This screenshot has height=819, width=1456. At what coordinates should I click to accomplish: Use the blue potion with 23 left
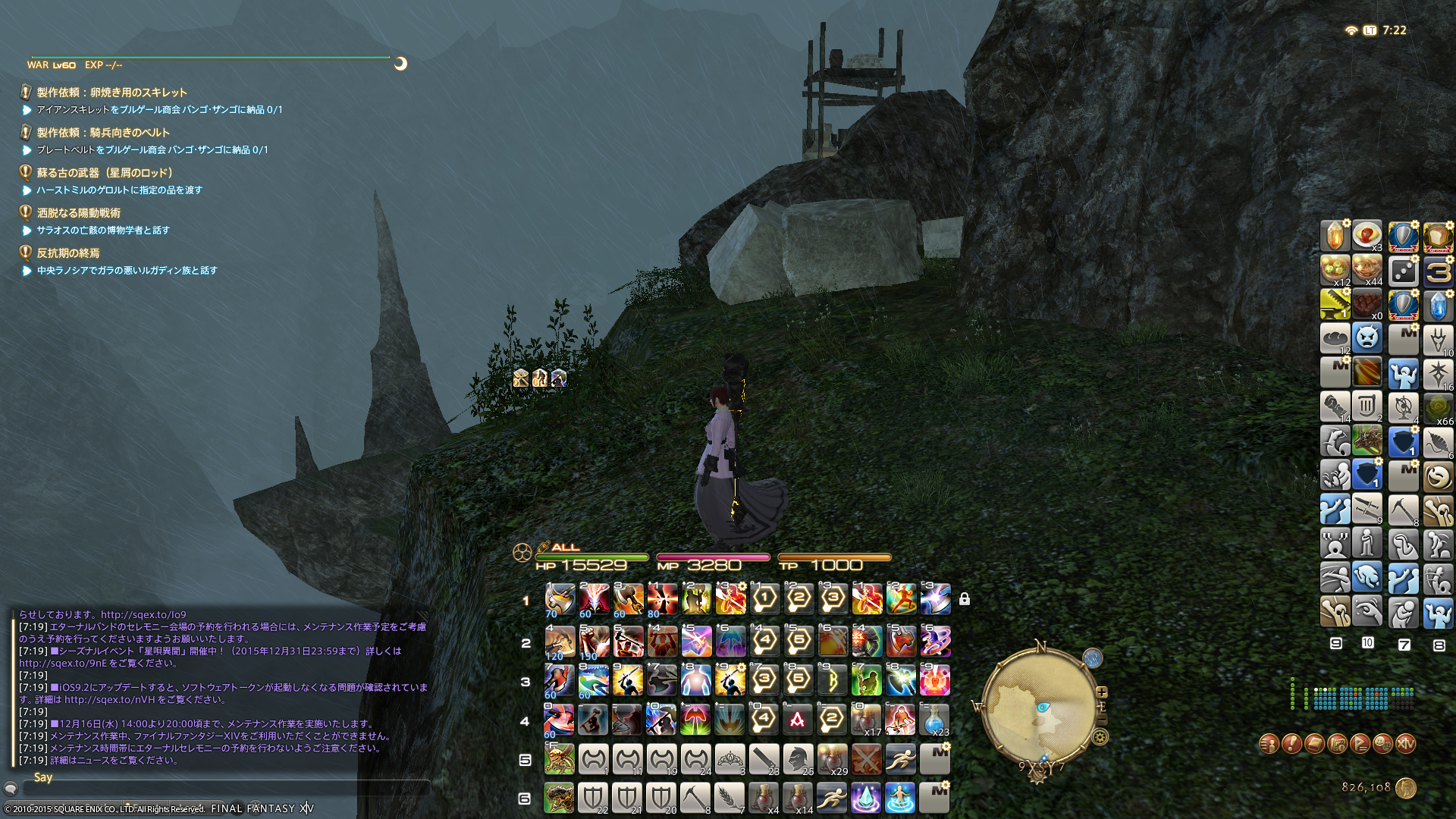[x=934, y=719]
